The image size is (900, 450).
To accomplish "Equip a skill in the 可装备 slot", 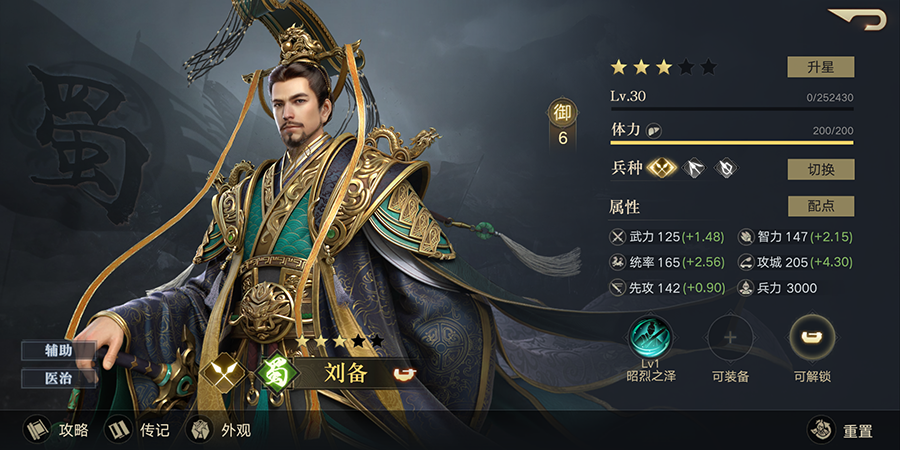I will point(730,338).
